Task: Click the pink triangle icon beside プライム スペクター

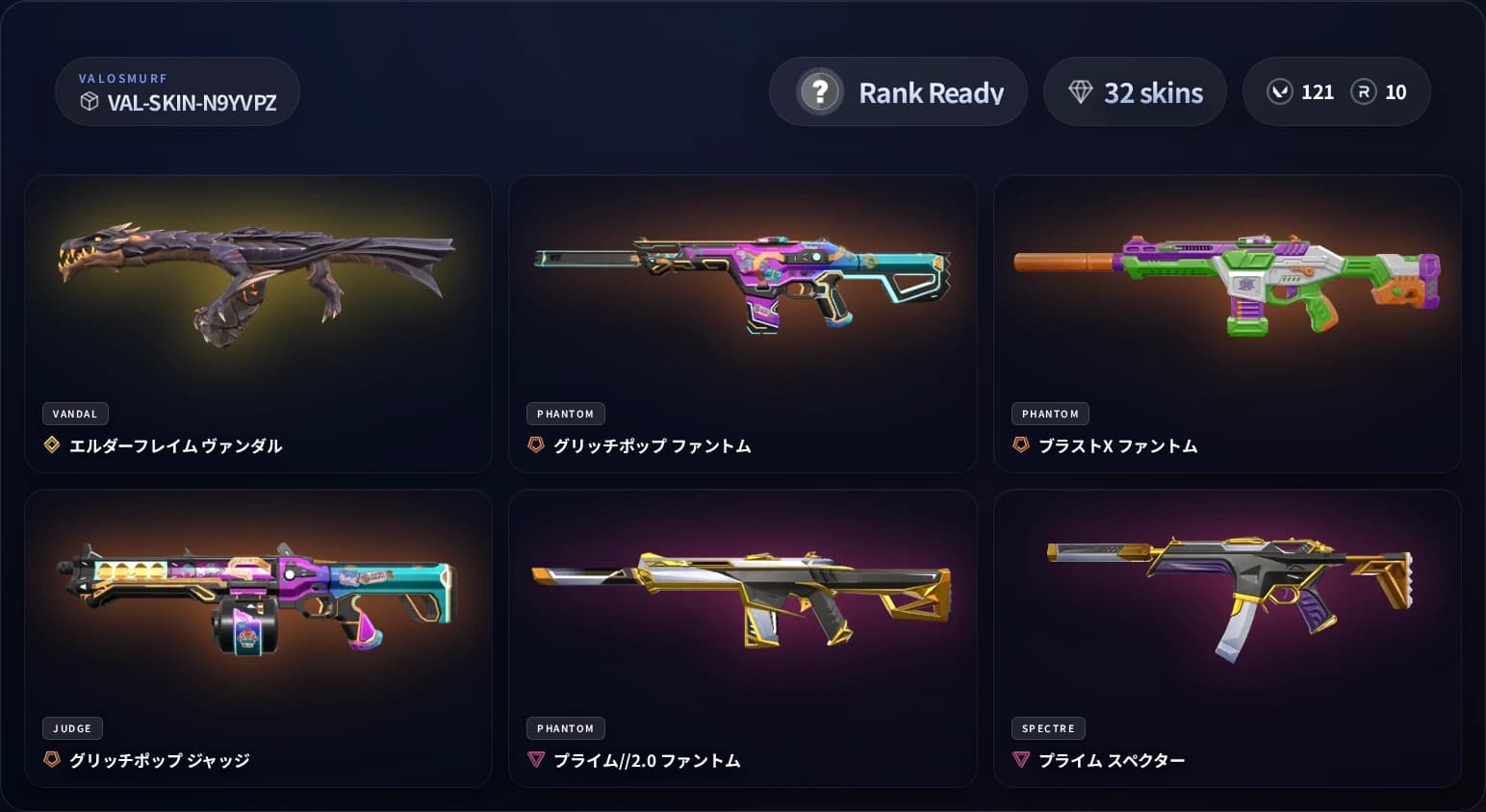Action: coord(1021,759)
